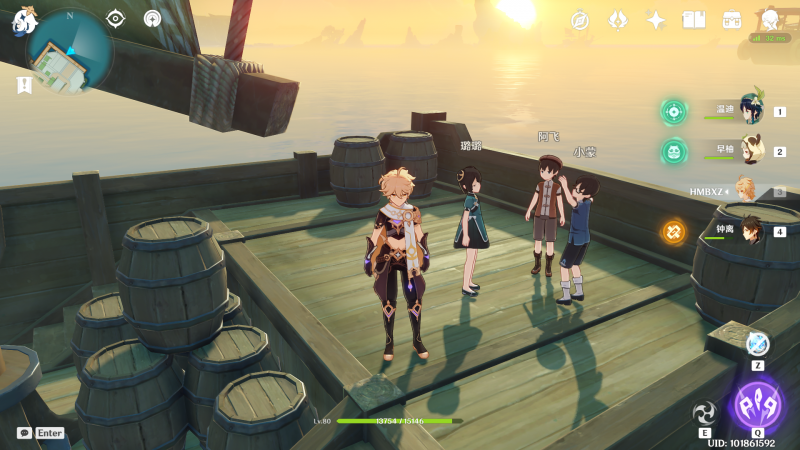Activate 钟离's orange elemental burst icon

[674, 232]
